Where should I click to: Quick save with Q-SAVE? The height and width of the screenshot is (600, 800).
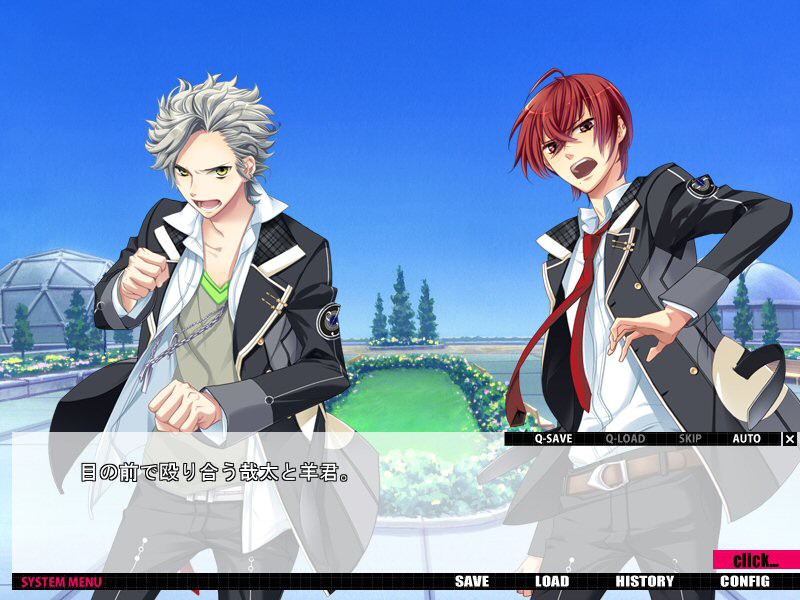click(553, 438)
